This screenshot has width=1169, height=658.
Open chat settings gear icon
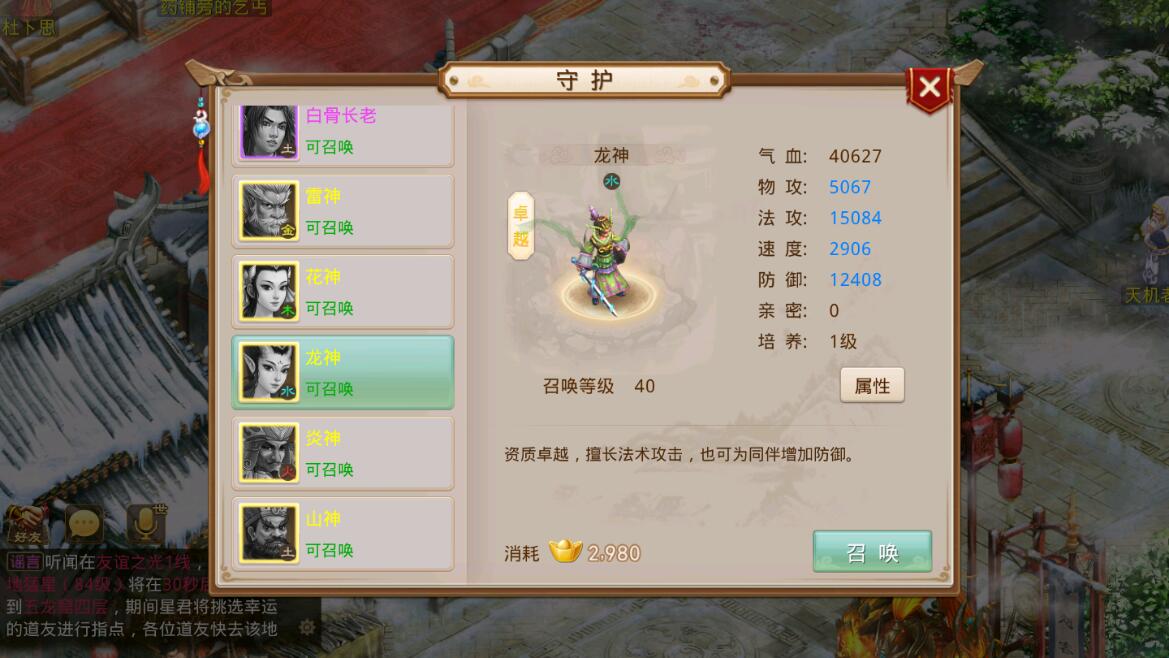pos(308,628)
